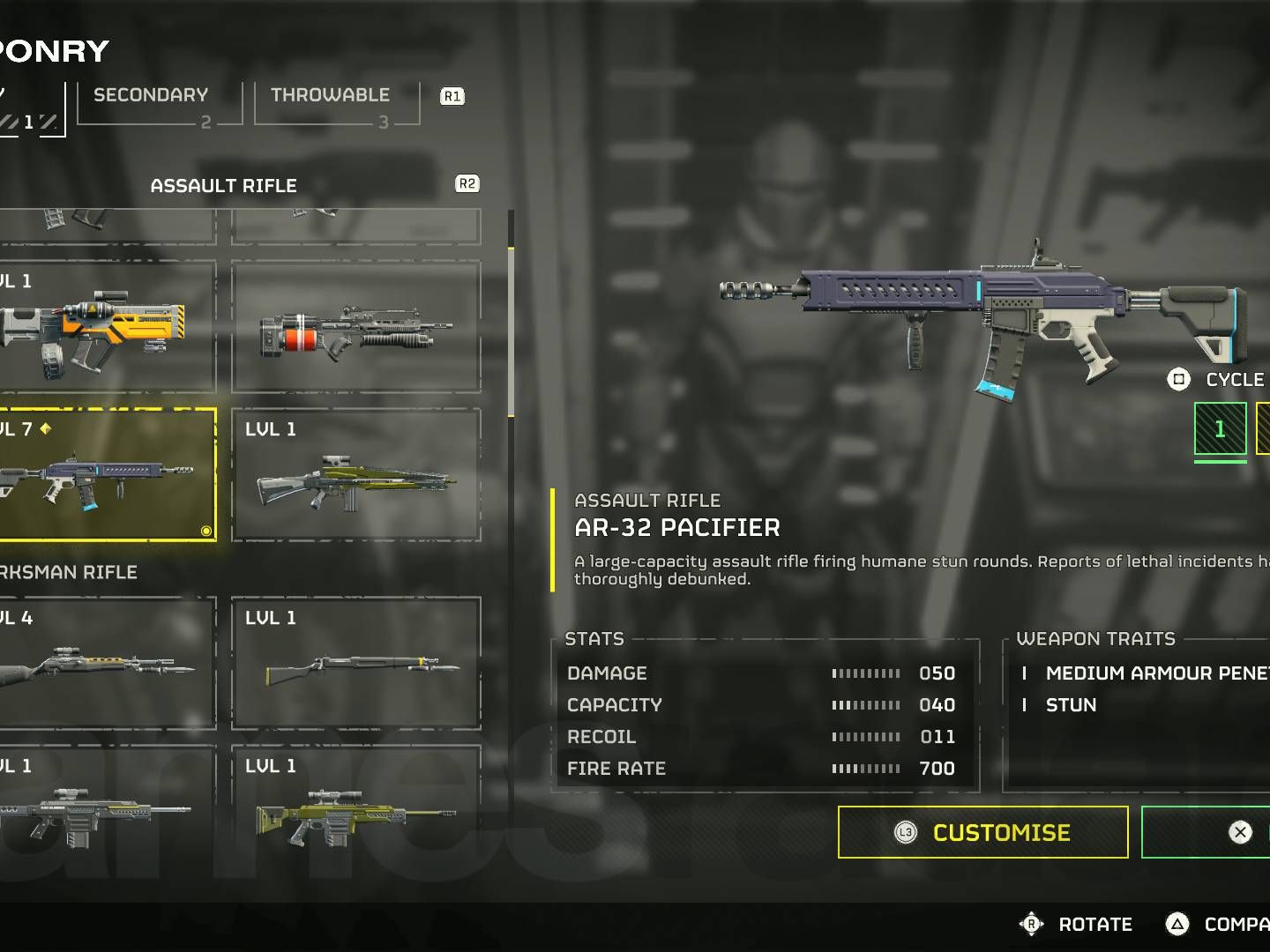
Task: Choose the rifle with red drum magazine
Action: pos(356,327)
